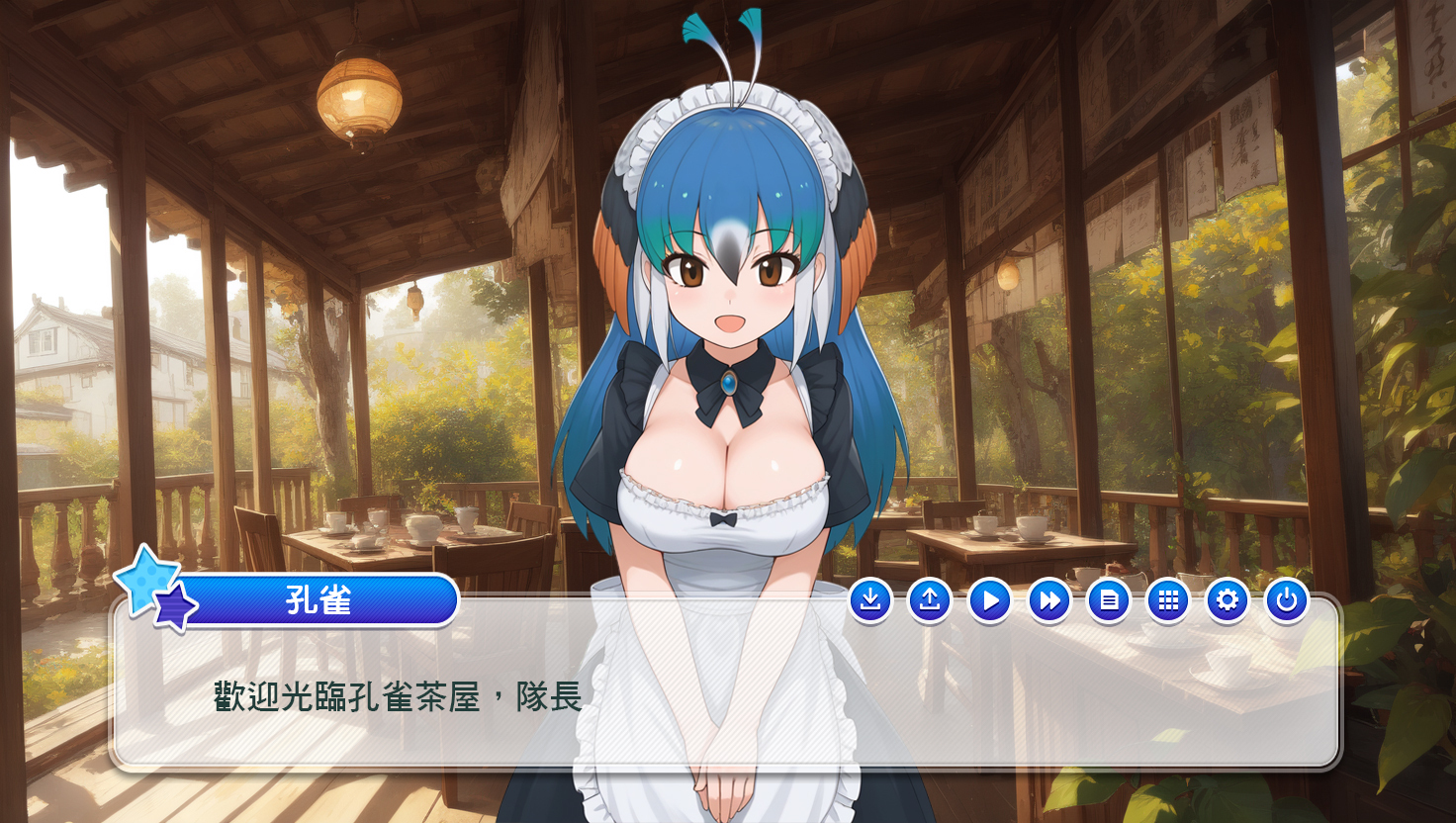Open the settings gear icon

coord(1227,599)
